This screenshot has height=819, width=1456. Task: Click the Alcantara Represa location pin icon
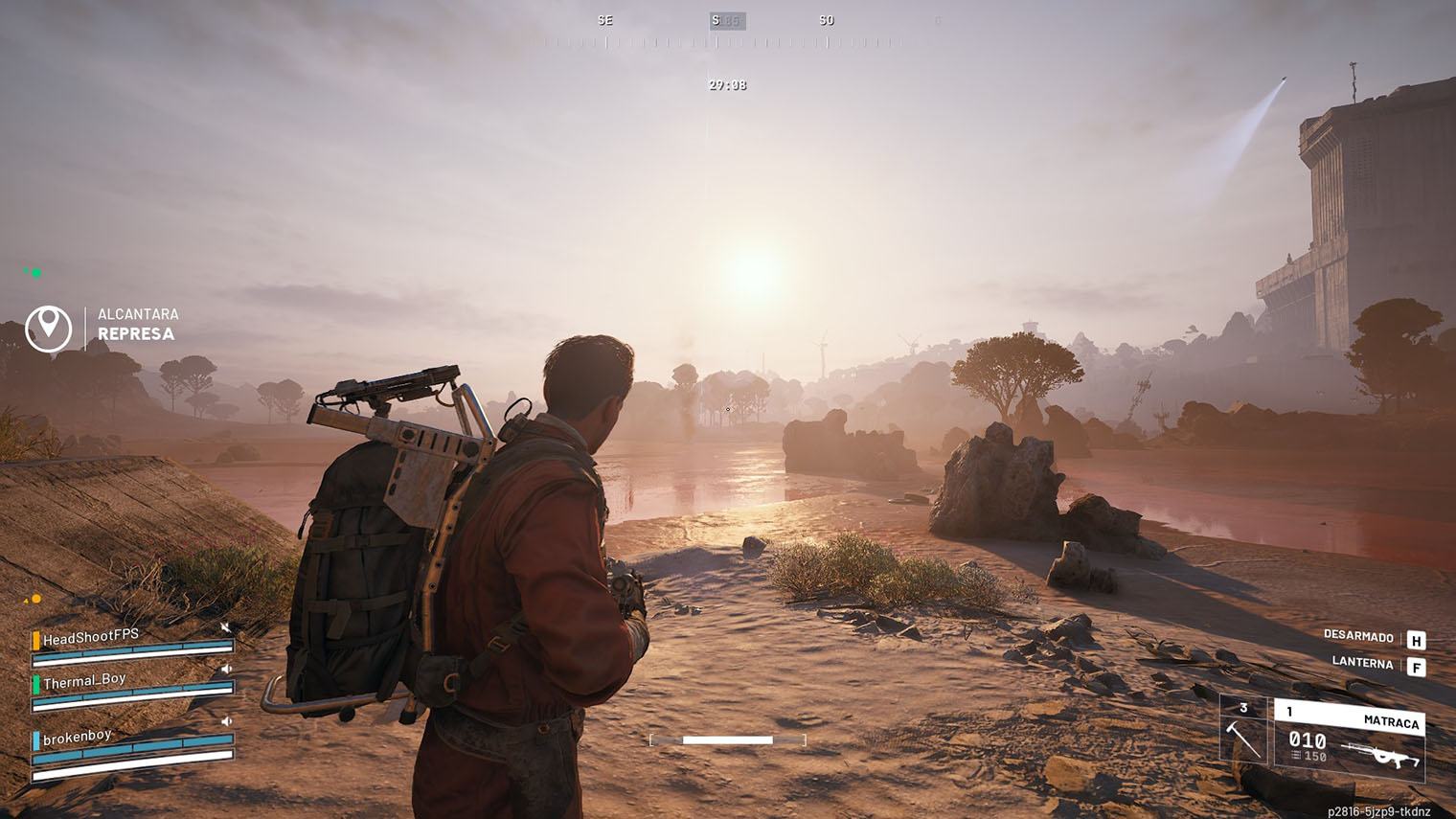48,328
